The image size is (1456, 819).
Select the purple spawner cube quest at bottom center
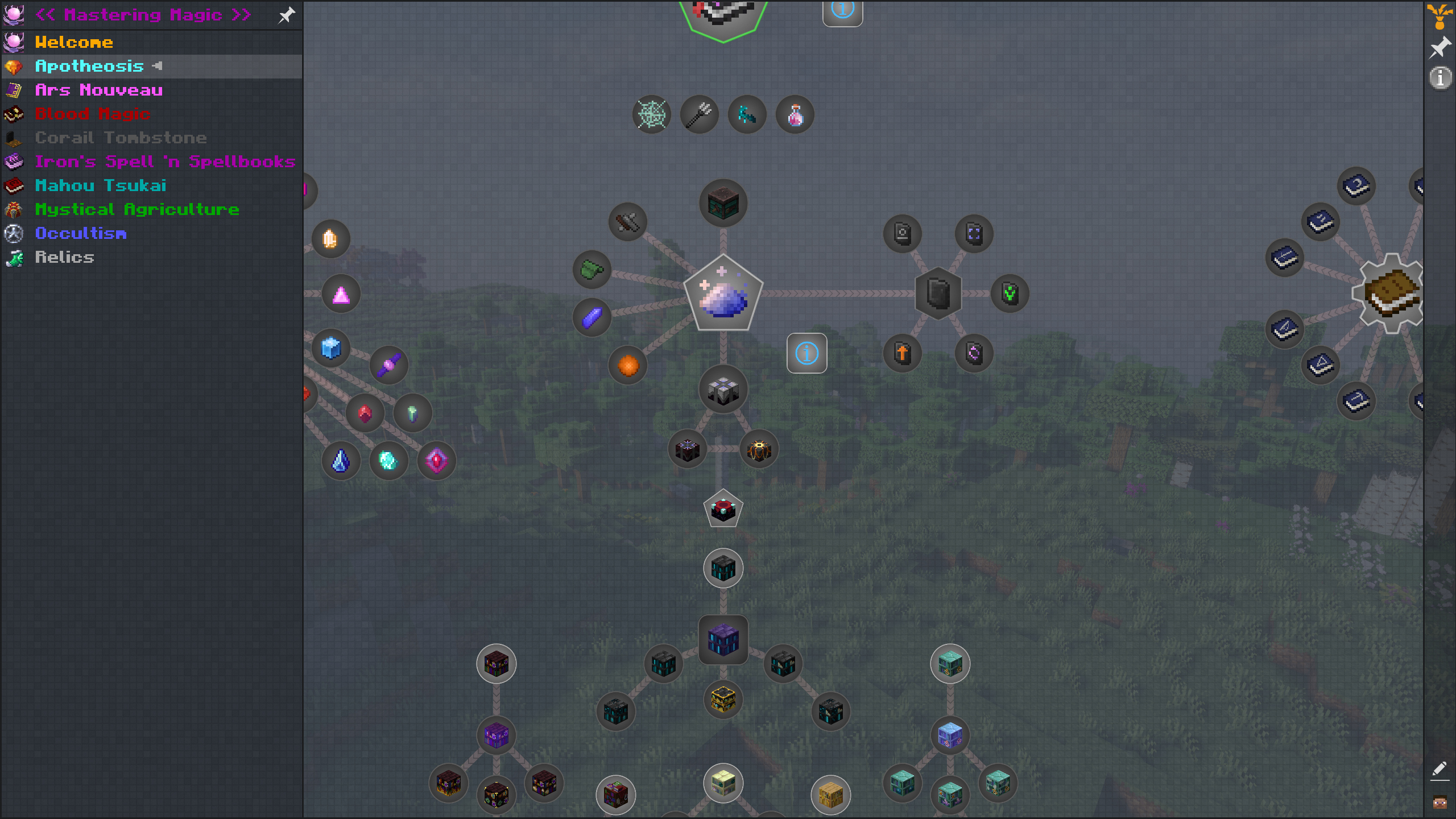point(723,639)
